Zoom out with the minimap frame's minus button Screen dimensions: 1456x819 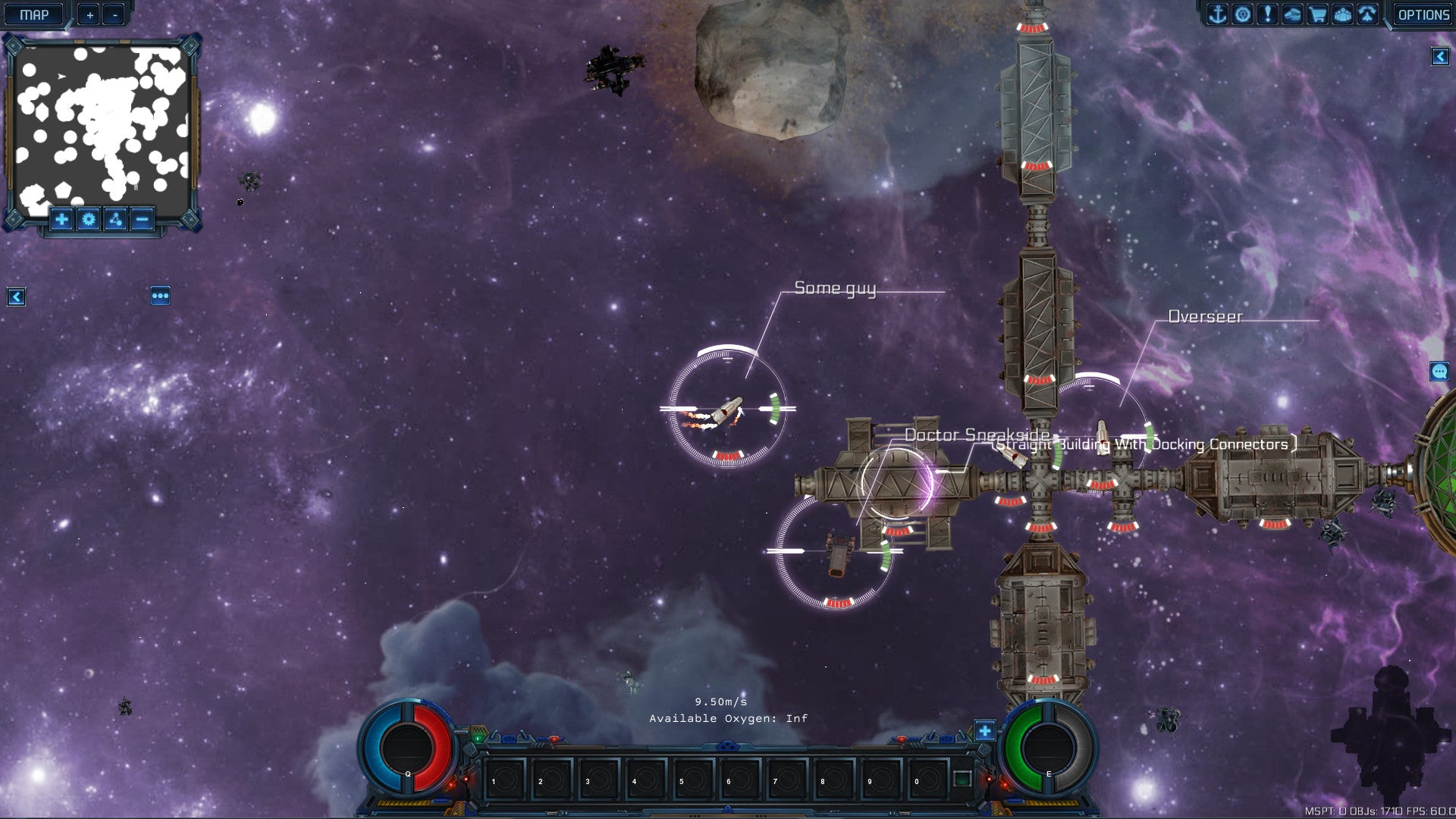point(142,220)
